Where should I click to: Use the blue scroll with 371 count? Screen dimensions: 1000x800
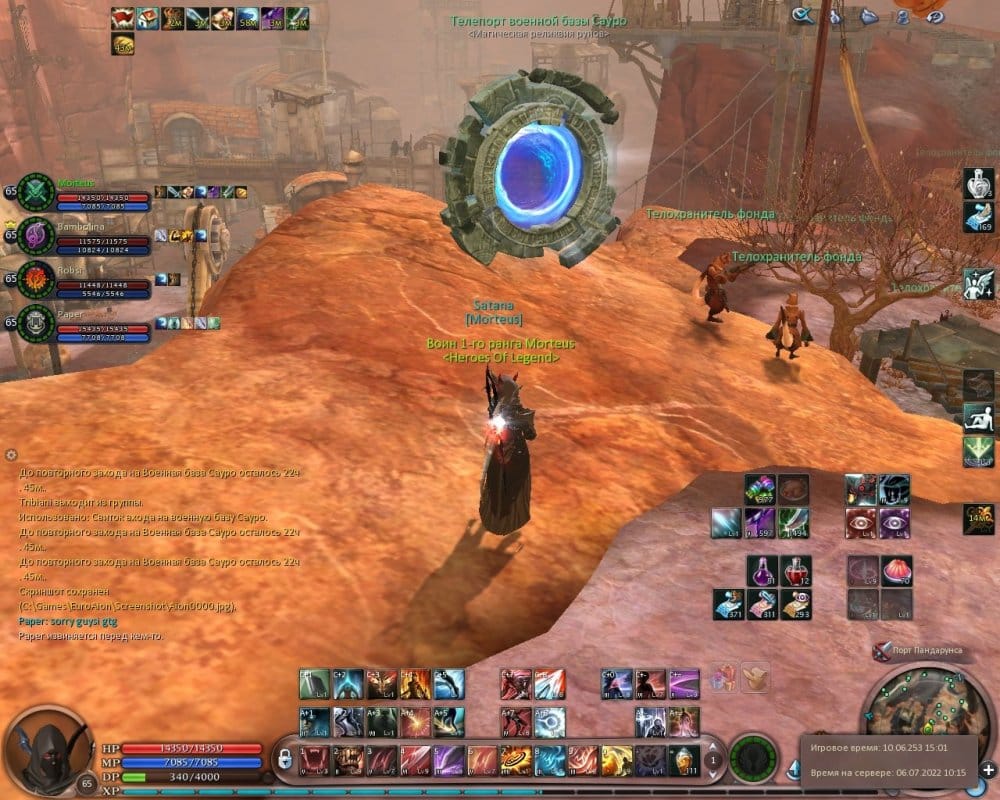727,603
